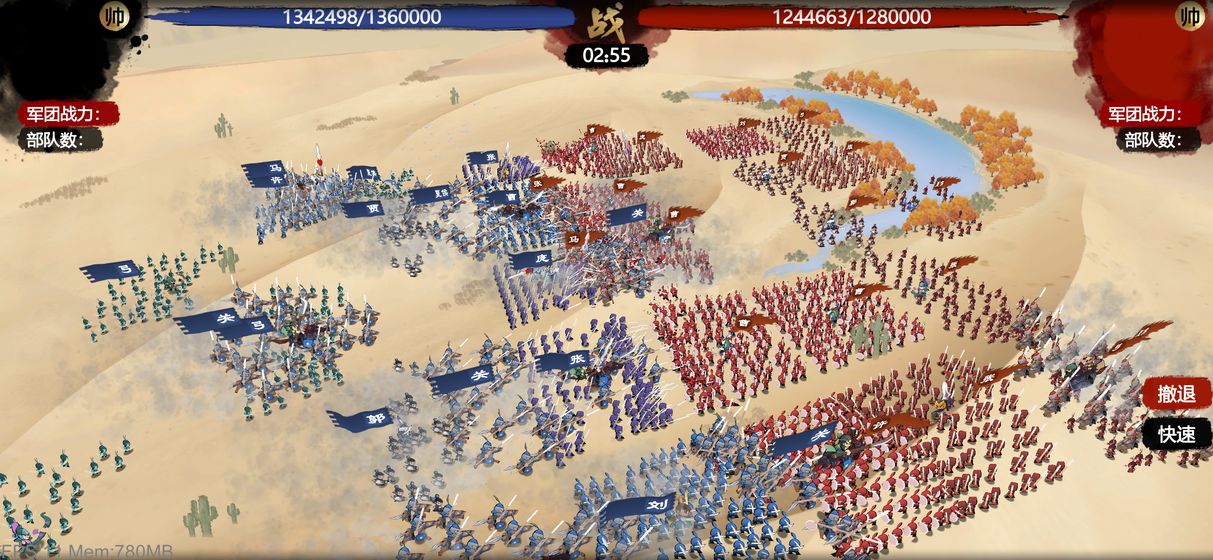Screen dimensions: 1213x560
Task: Click the 撤退 retreat button
Action: (x=1176, y=394)
